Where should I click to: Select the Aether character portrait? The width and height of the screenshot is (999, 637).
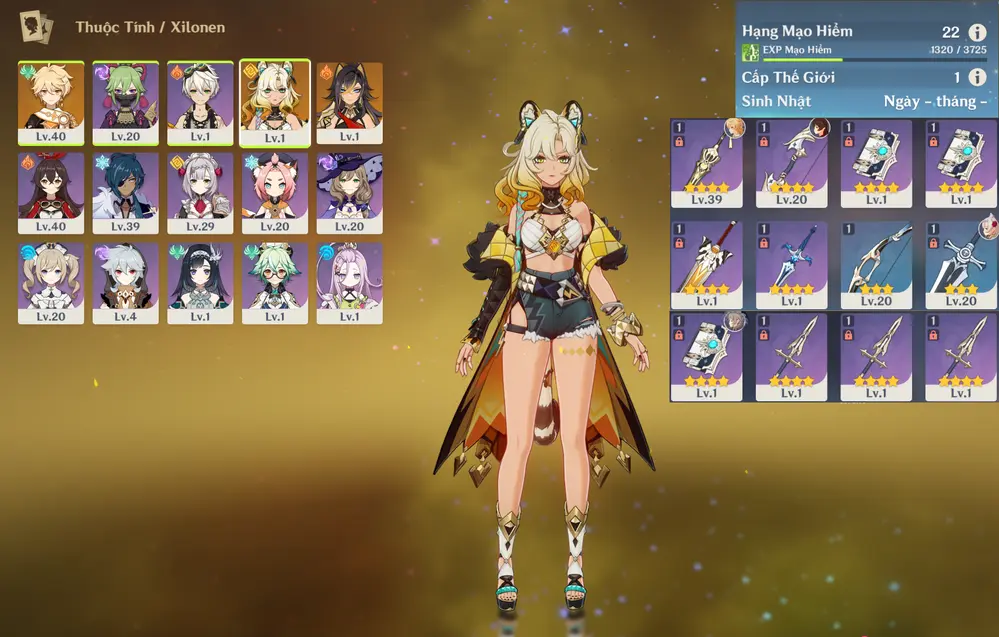(51, 102)
